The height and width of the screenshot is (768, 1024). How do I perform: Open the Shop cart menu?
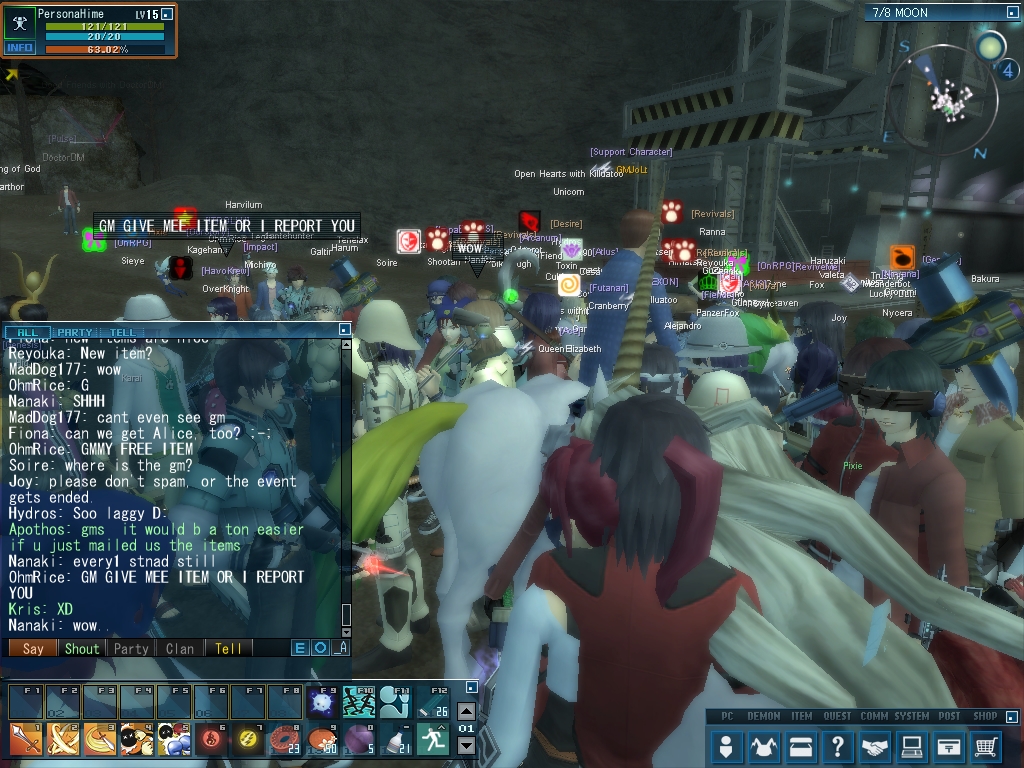[985, 746]
